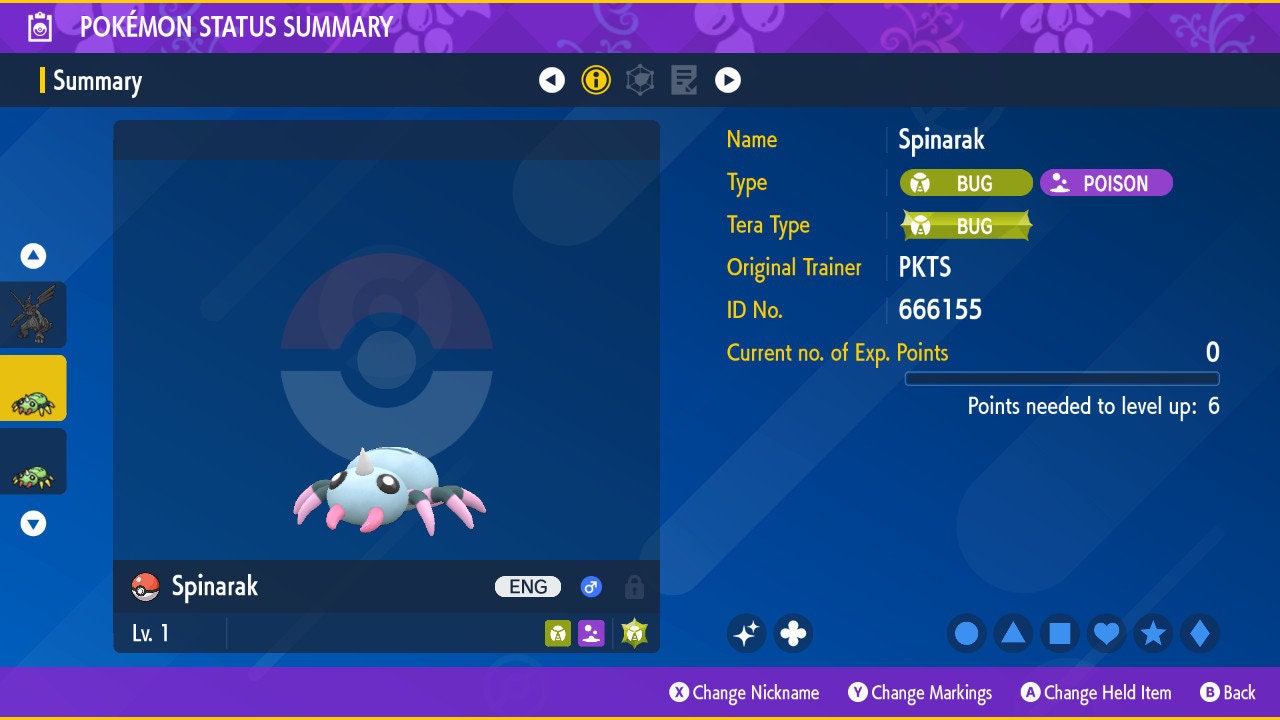Select Change Held Item option
Image resolution: width=1280 pixels, height=720 pixels.
[1096, 693]
